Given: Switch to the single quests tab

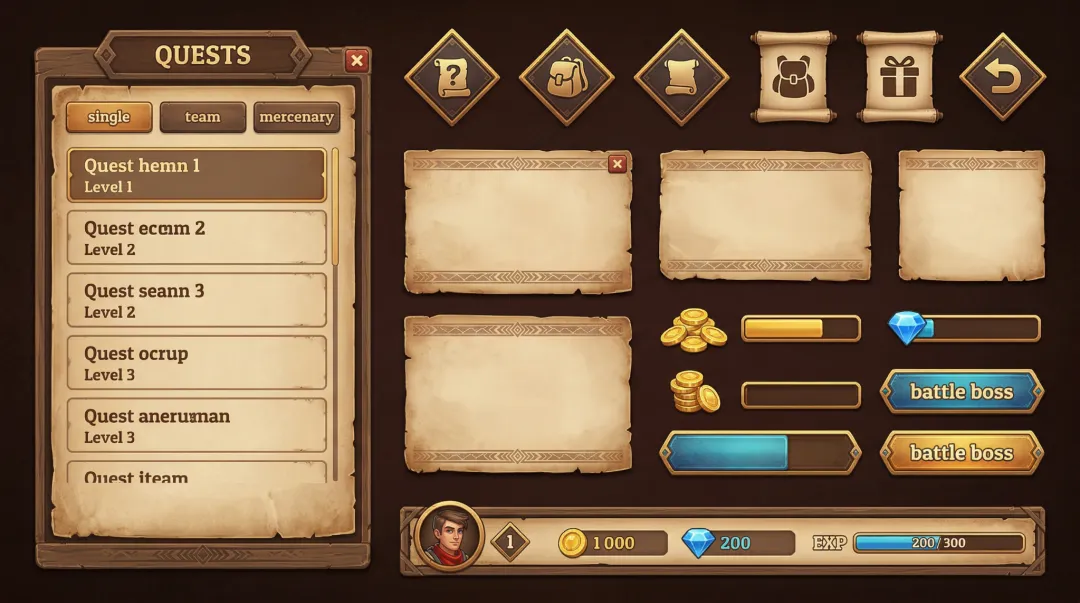Looking at the screenshot, I should click(x=109, y=117).
